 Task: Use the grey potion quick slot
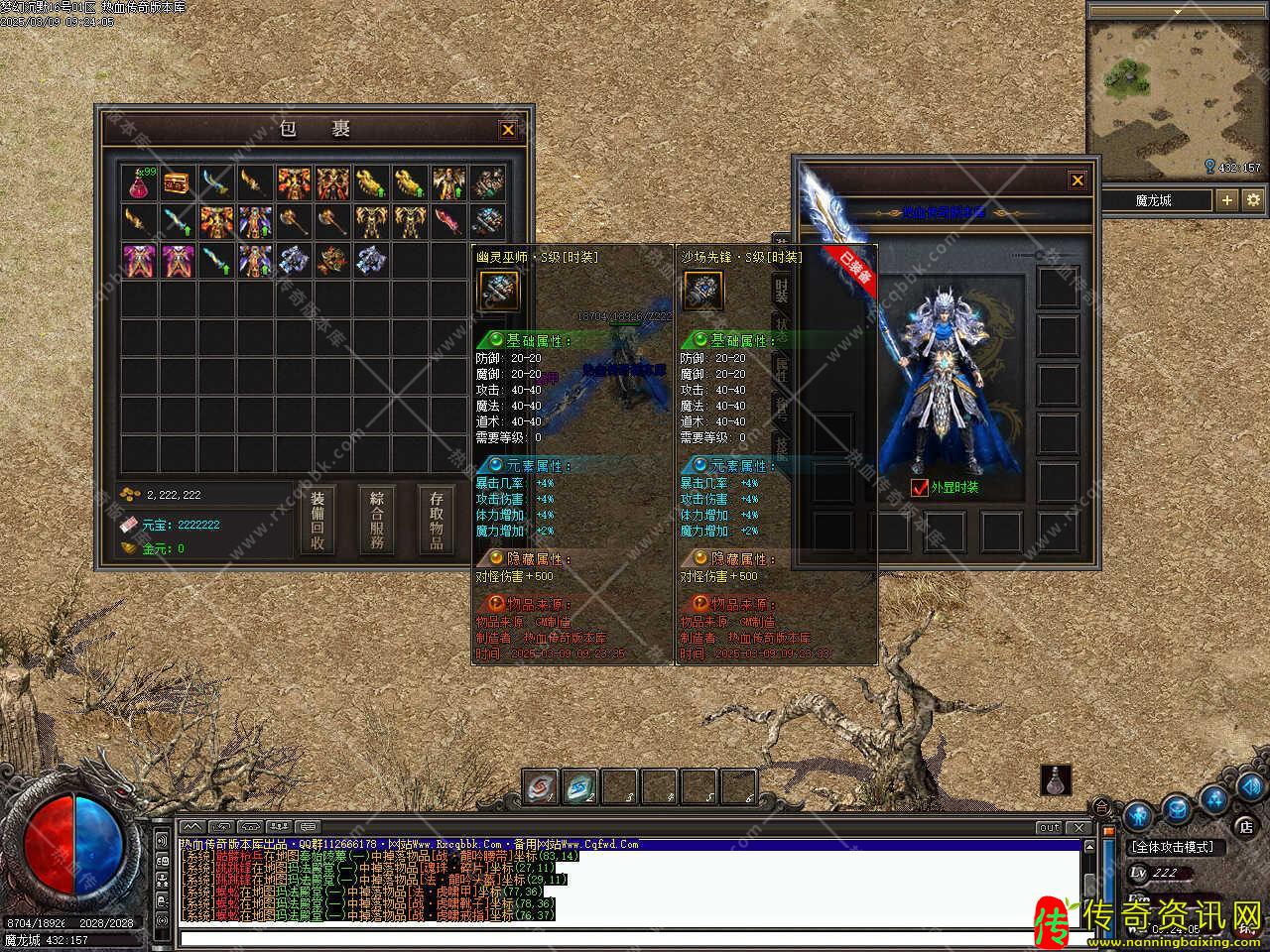pyautogui.click(x=1056, y=779)
